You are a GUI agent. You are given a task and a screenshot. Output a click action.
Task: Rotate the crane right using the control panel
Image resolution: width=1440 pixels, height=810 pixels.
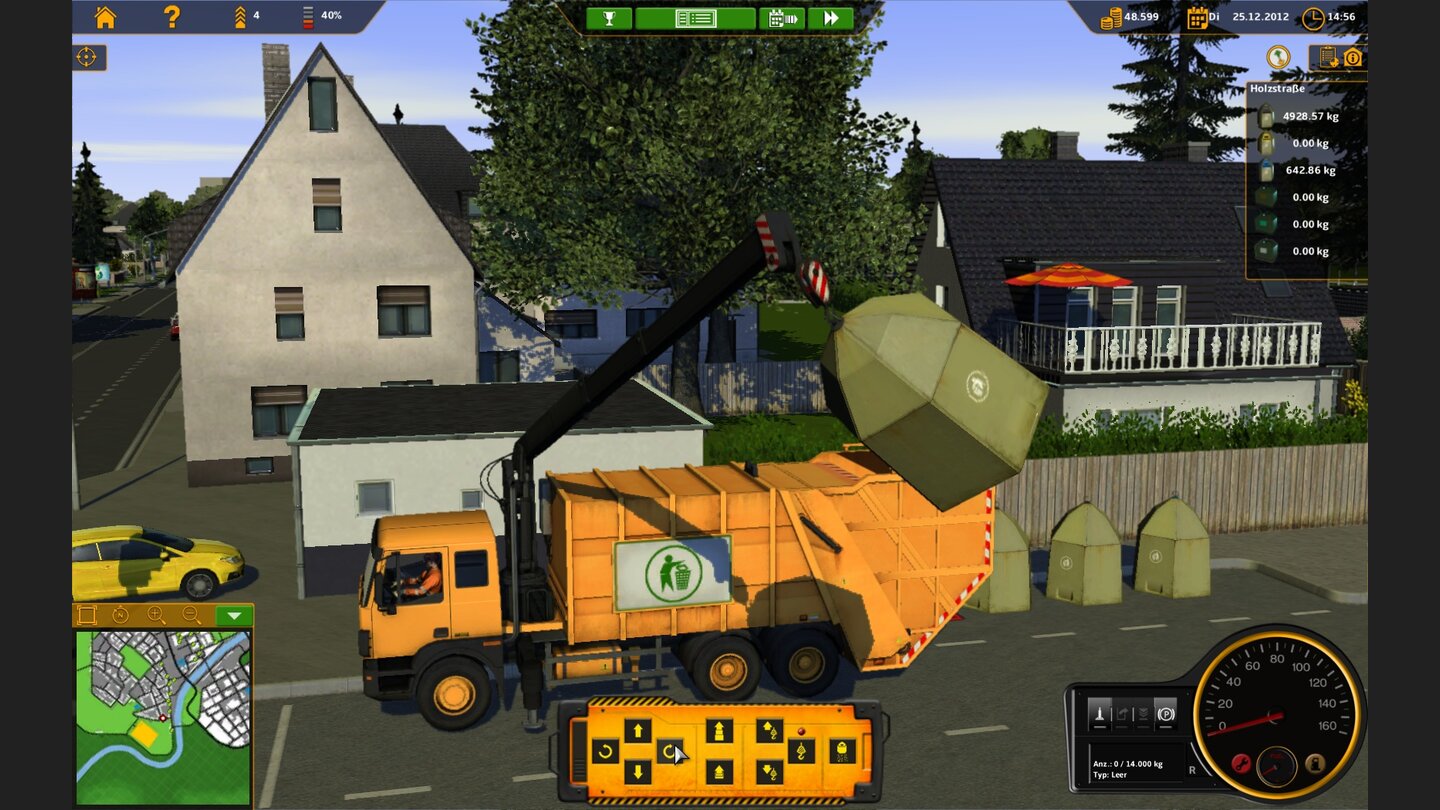click(672, 752)
